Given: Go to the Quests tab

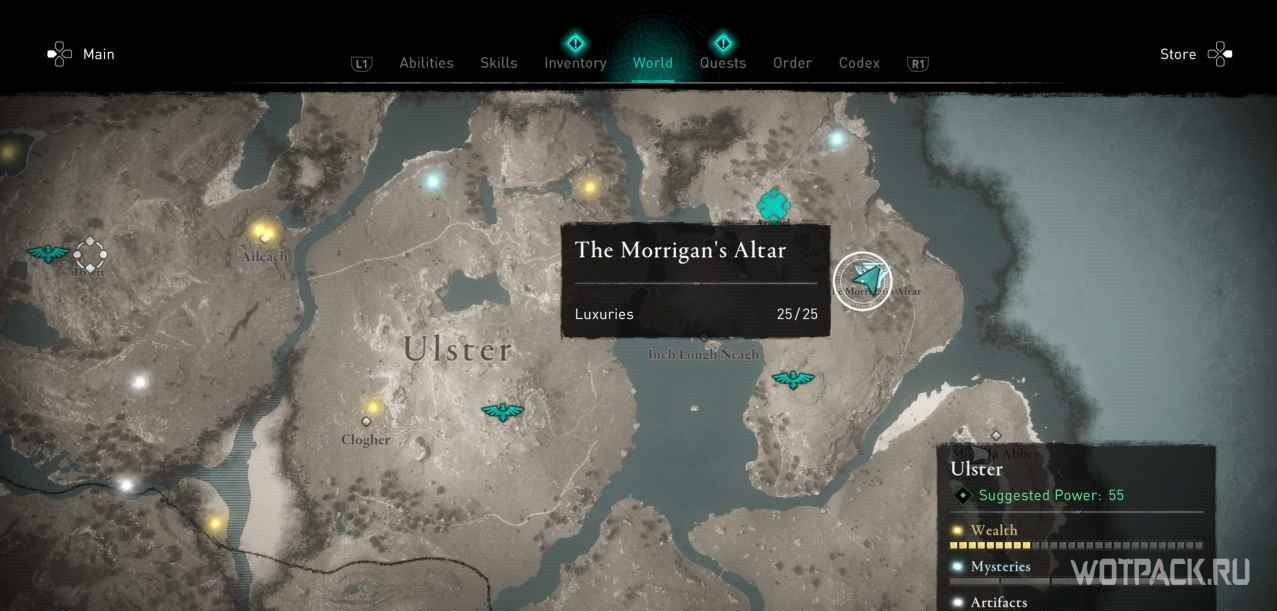Looking at the screenshot, I should 722,63.
